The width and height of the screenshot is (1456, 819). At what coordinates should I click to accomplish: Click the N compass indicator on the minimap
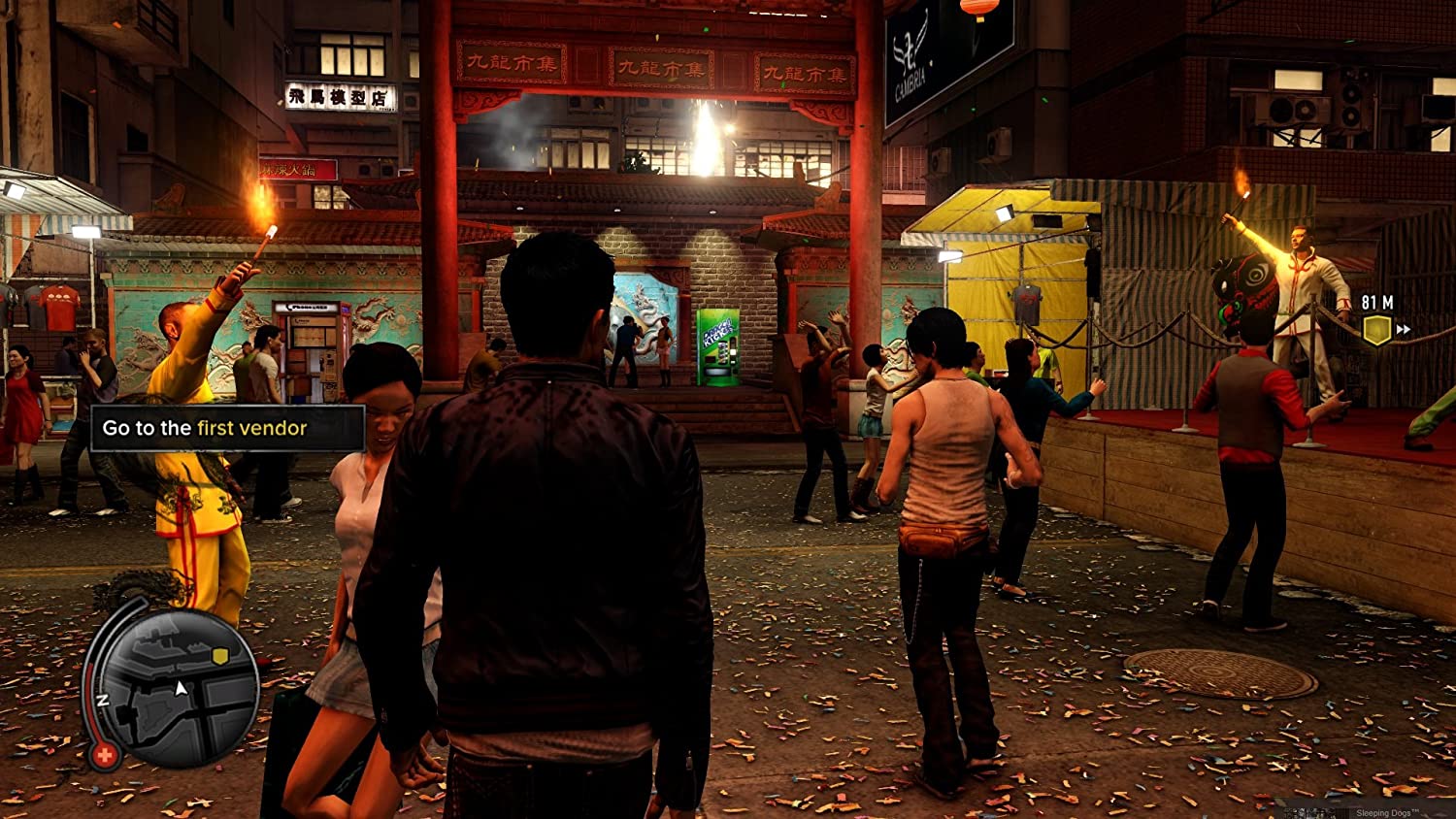[x=102, y=701]
